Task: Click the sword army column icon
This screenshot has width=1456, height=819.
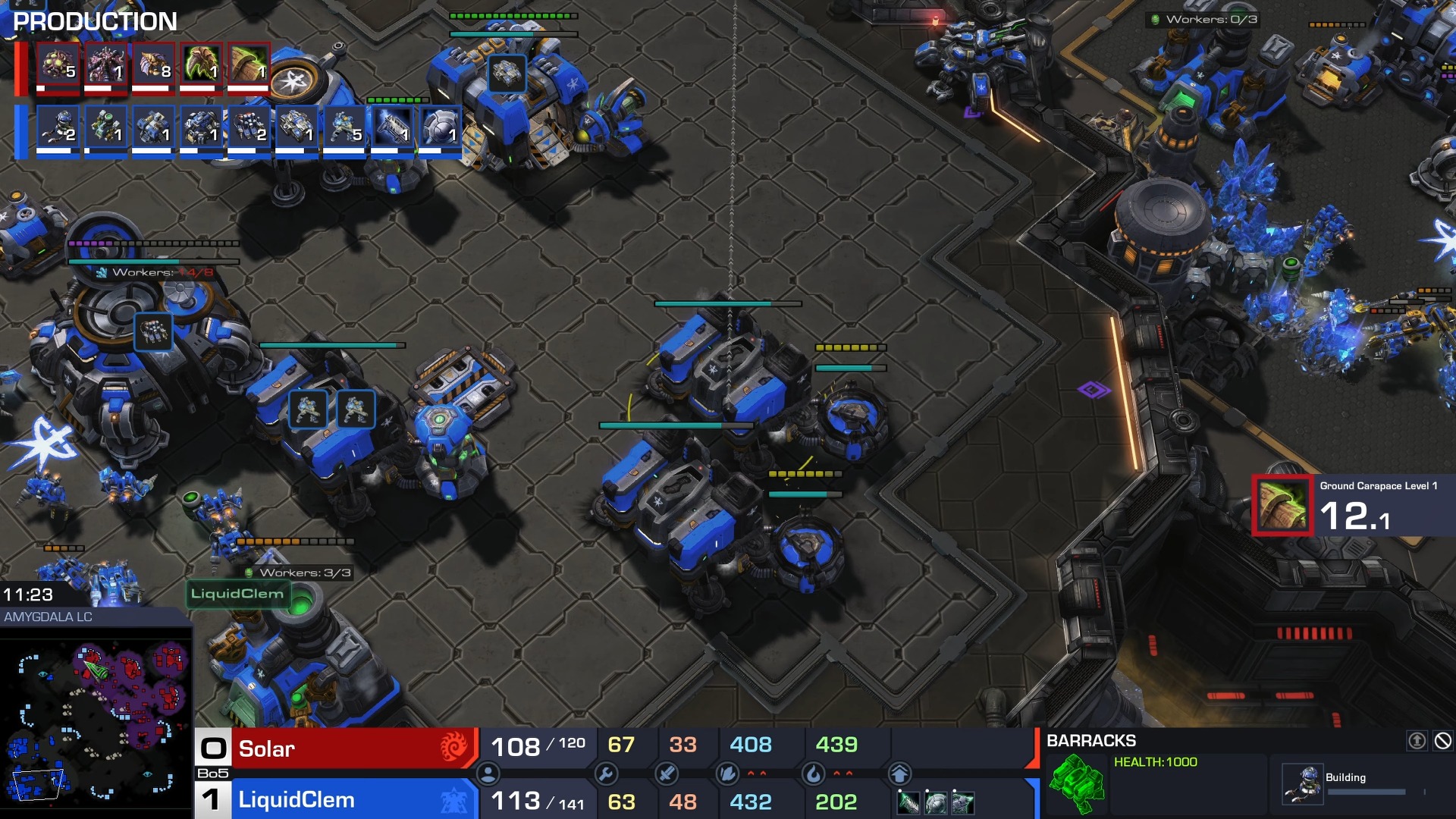Action: tap(667, 773)
